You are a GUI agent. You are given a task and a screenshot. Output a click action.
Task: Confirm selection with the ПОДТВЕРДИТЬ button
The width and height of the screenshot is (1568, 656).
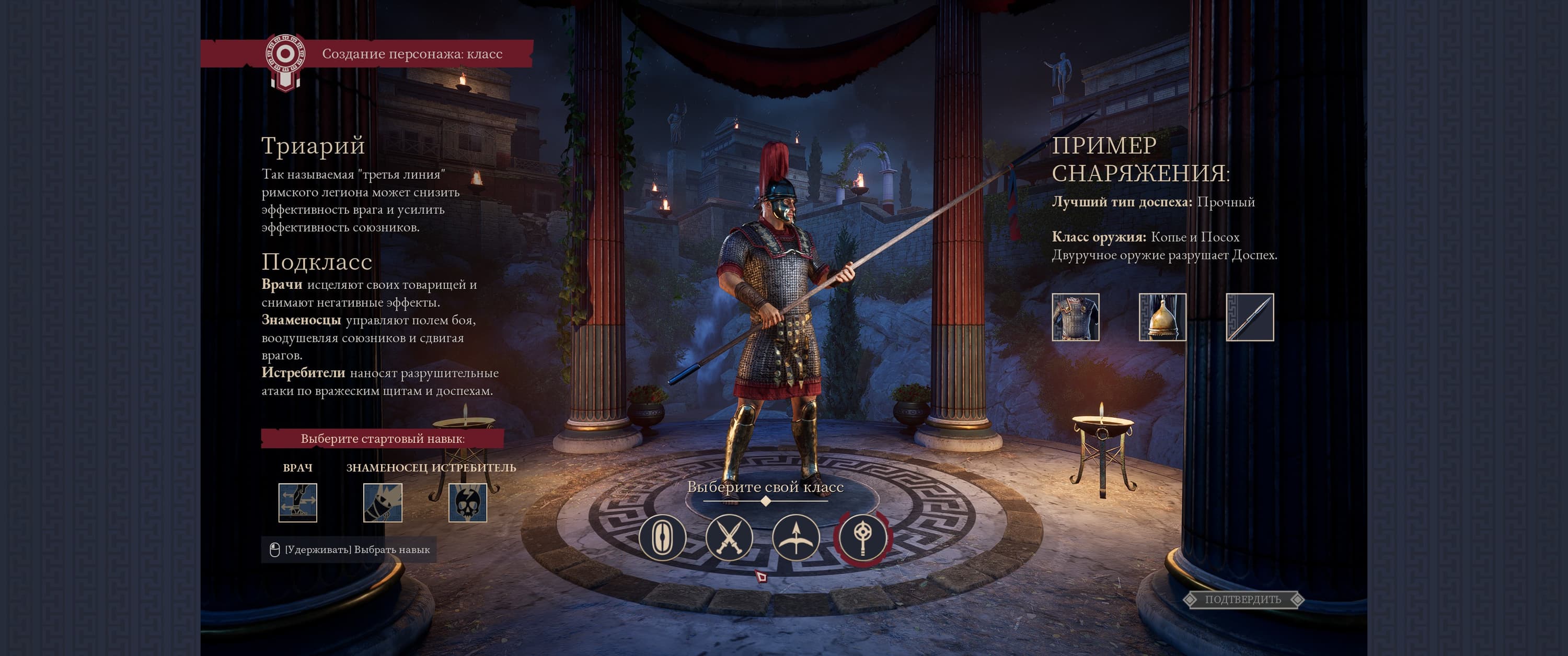point(1242,600)
